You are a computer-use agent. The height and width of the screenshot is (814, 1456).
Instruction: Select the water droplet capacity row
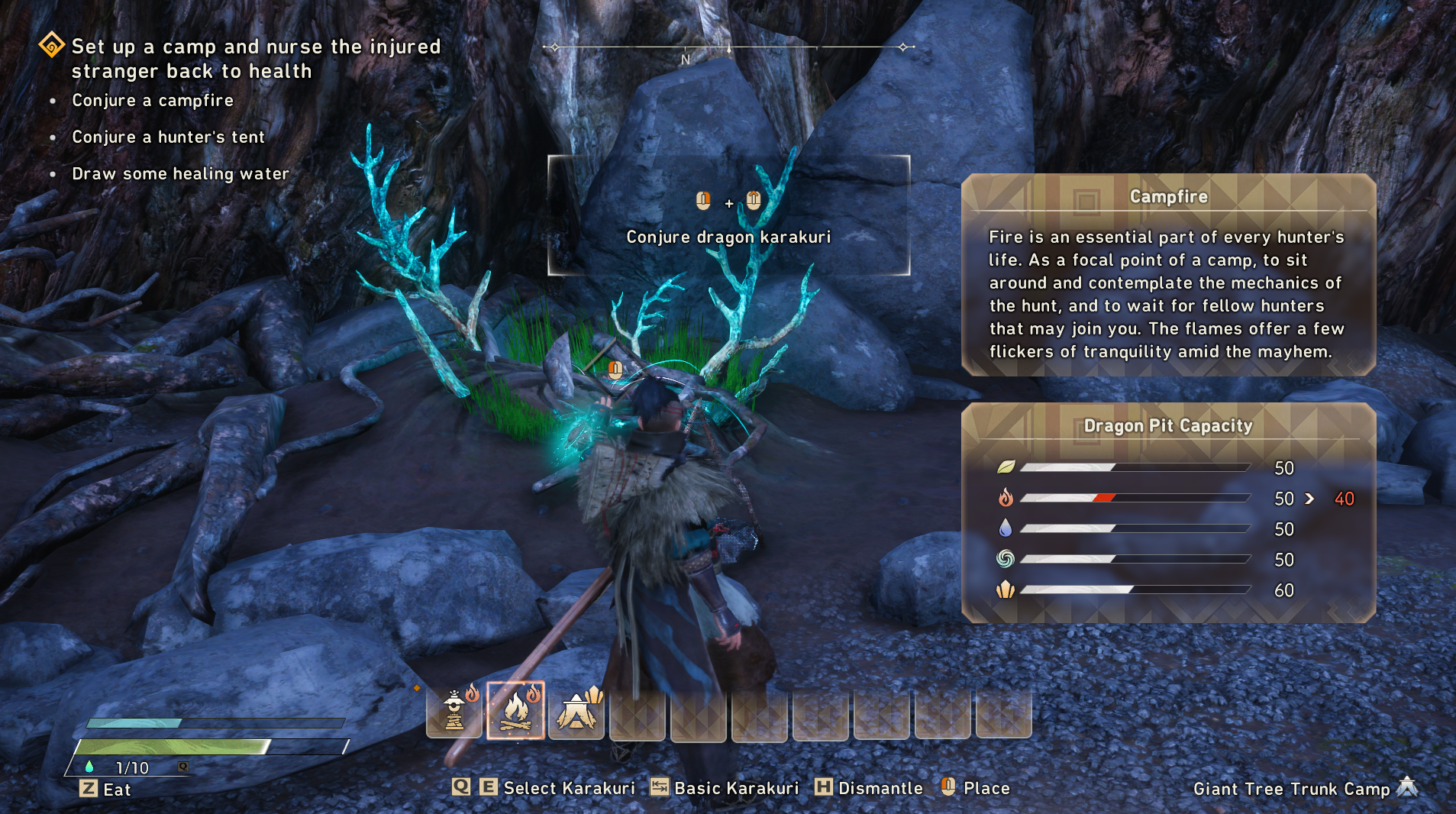pyautogui.click(x=1167, y=528)
